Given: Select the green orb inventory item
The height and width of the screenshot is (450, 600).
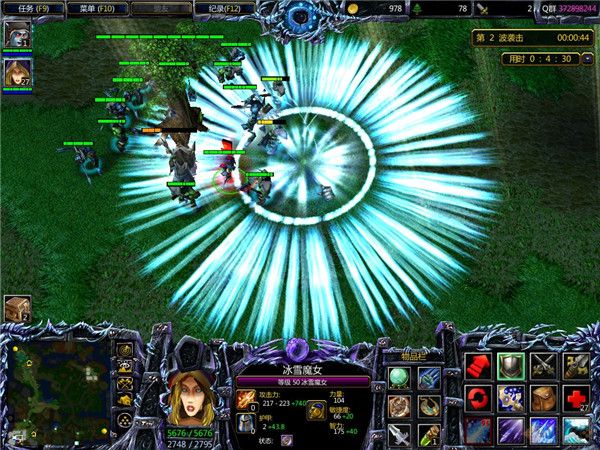Looking at the screenshot, I should pyautogui.click(x=399, y=376).
